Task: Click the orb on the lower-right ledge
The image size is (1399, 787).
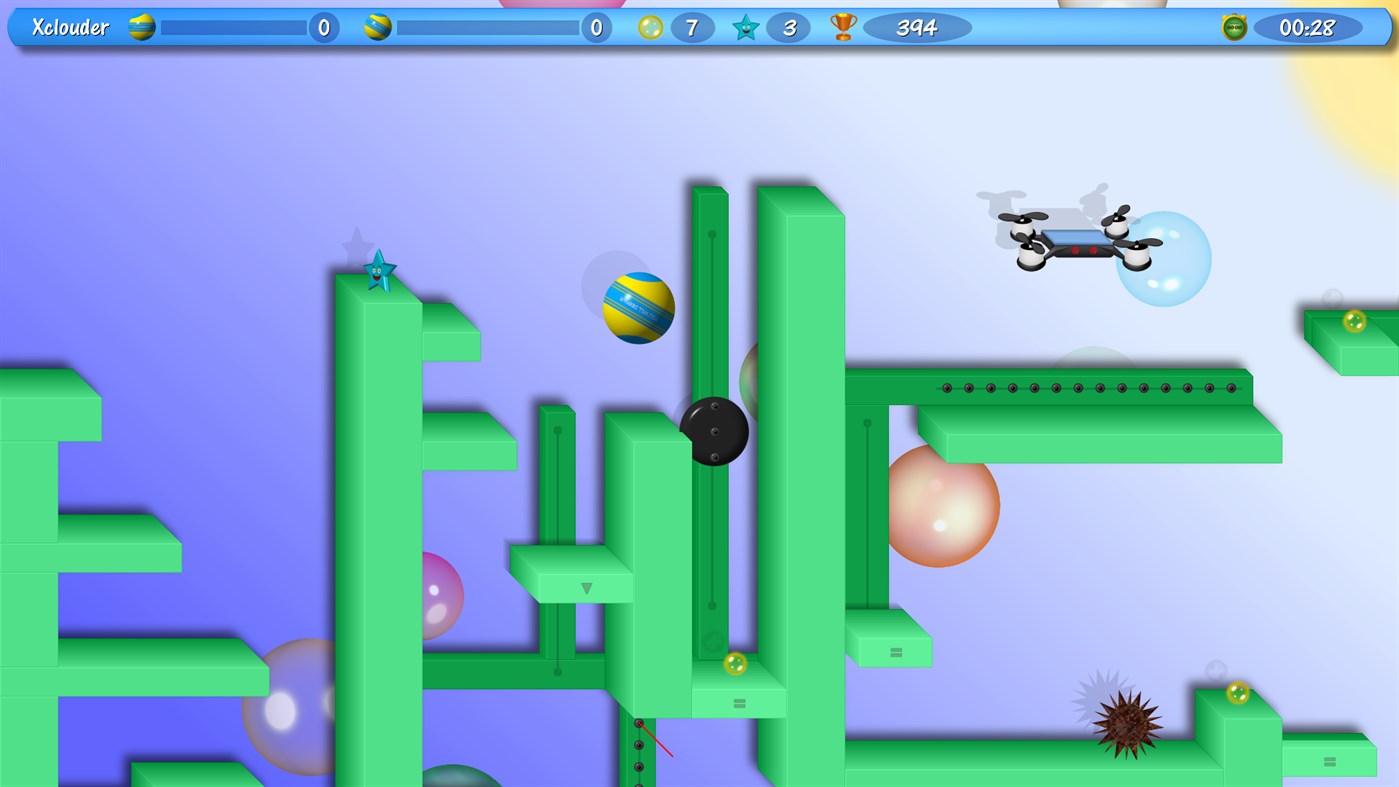Action: pos(1237,692)
